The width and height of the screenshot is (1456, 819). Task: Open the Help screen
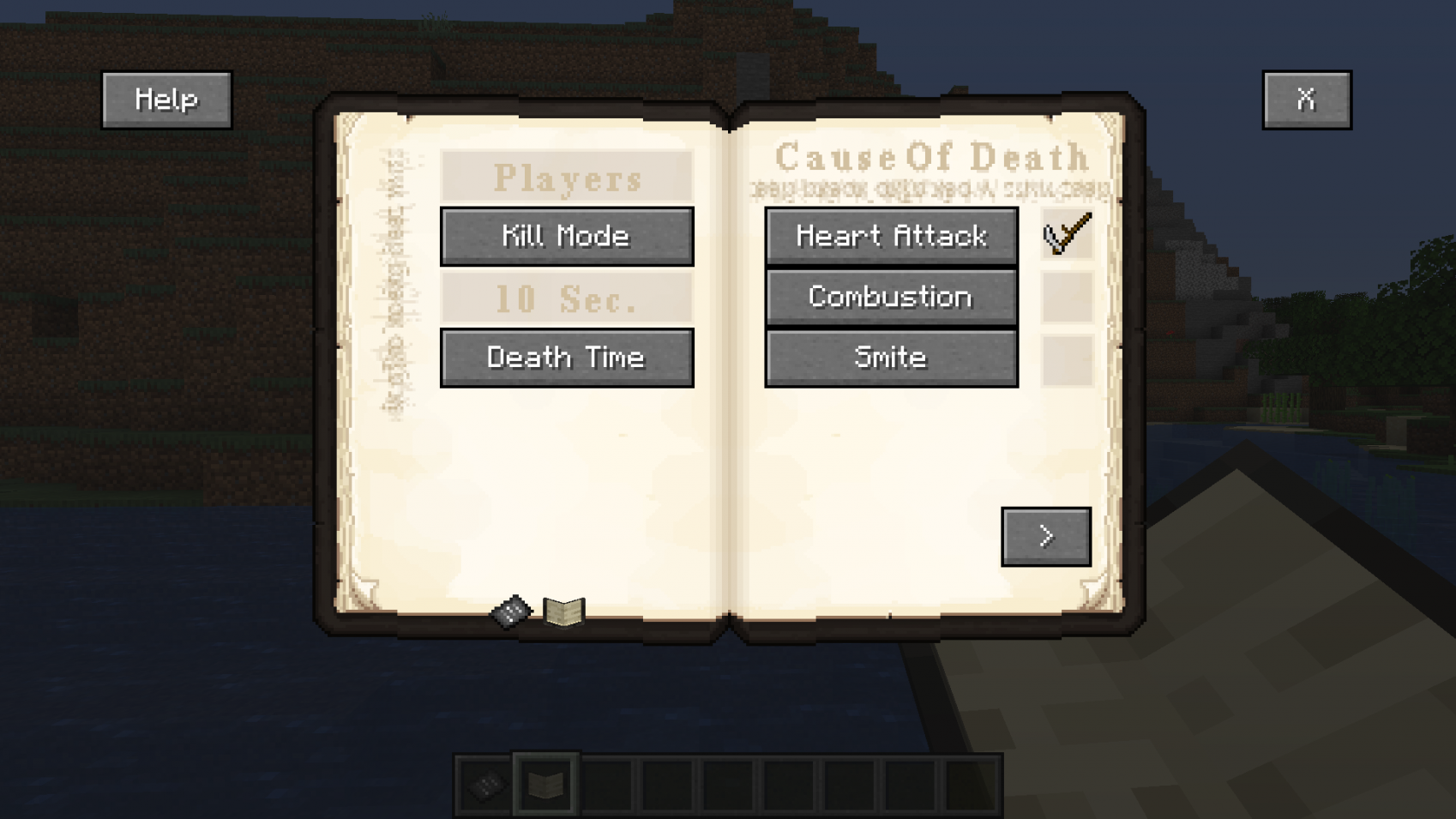165,98
